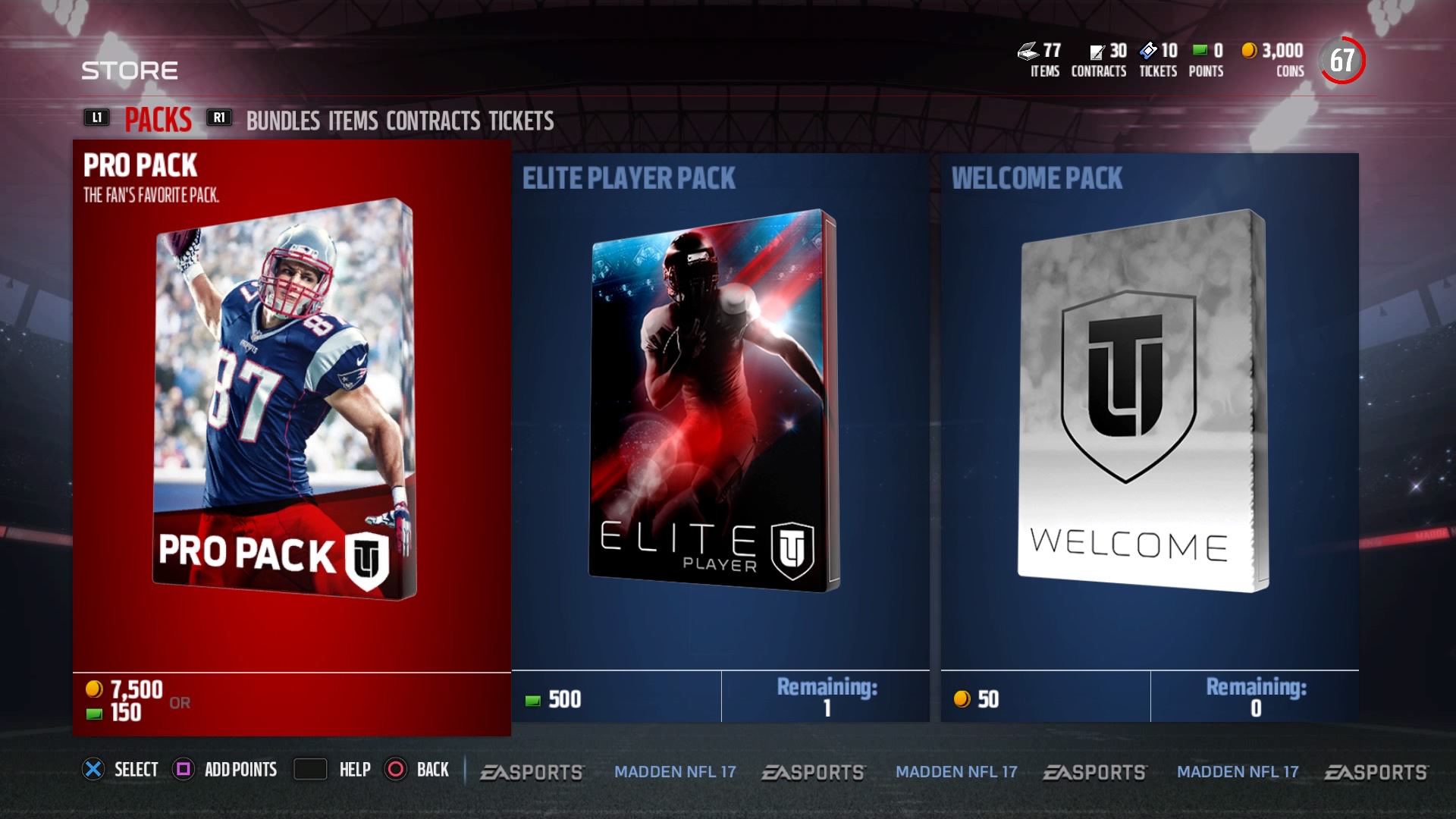The width and height of the screenshot is (1456, 819).
Task: Click the points icon beside 500 price
Action: (532, 700)
